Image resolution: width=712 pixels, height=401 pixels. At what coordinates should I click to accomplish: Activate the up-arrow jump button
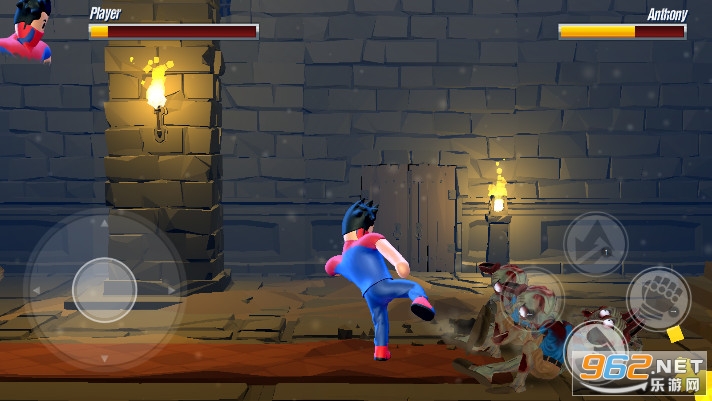(596, 243)
